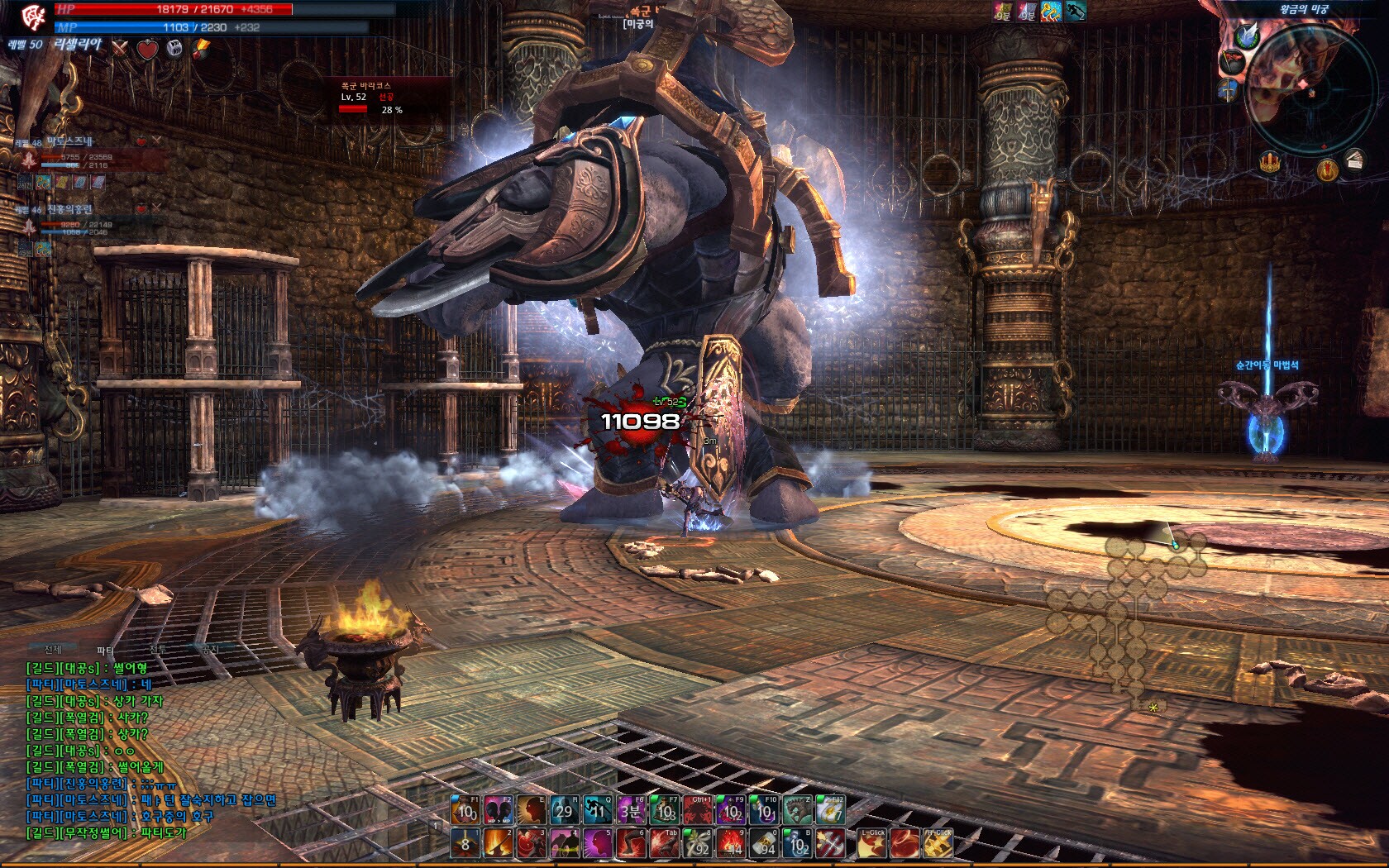This screenshot has height=868, width=1389.
Task: Use the F1 potion hotbar slot
Action: [465, 811]
